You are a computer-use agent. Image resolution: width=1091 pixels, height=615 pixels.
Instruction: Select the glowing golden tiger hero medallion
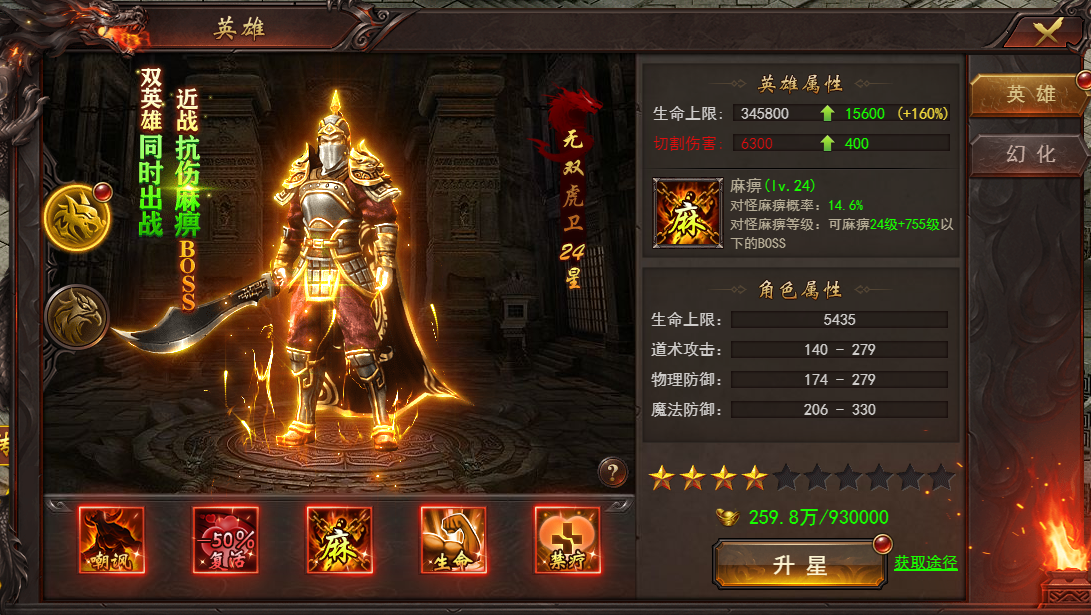tap(77, 216)
